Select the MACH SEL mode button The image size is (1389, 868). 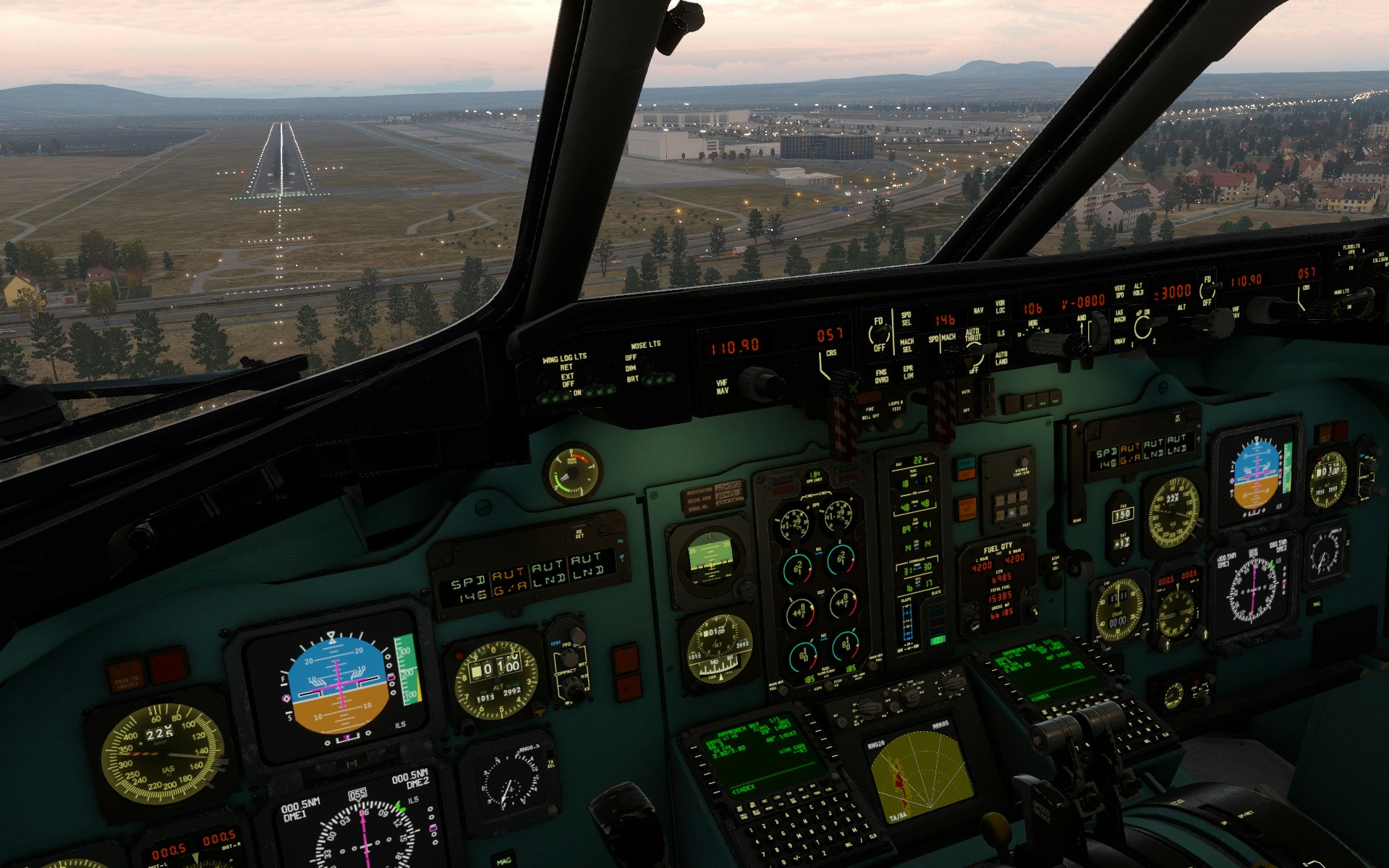(x=906, y=345)
